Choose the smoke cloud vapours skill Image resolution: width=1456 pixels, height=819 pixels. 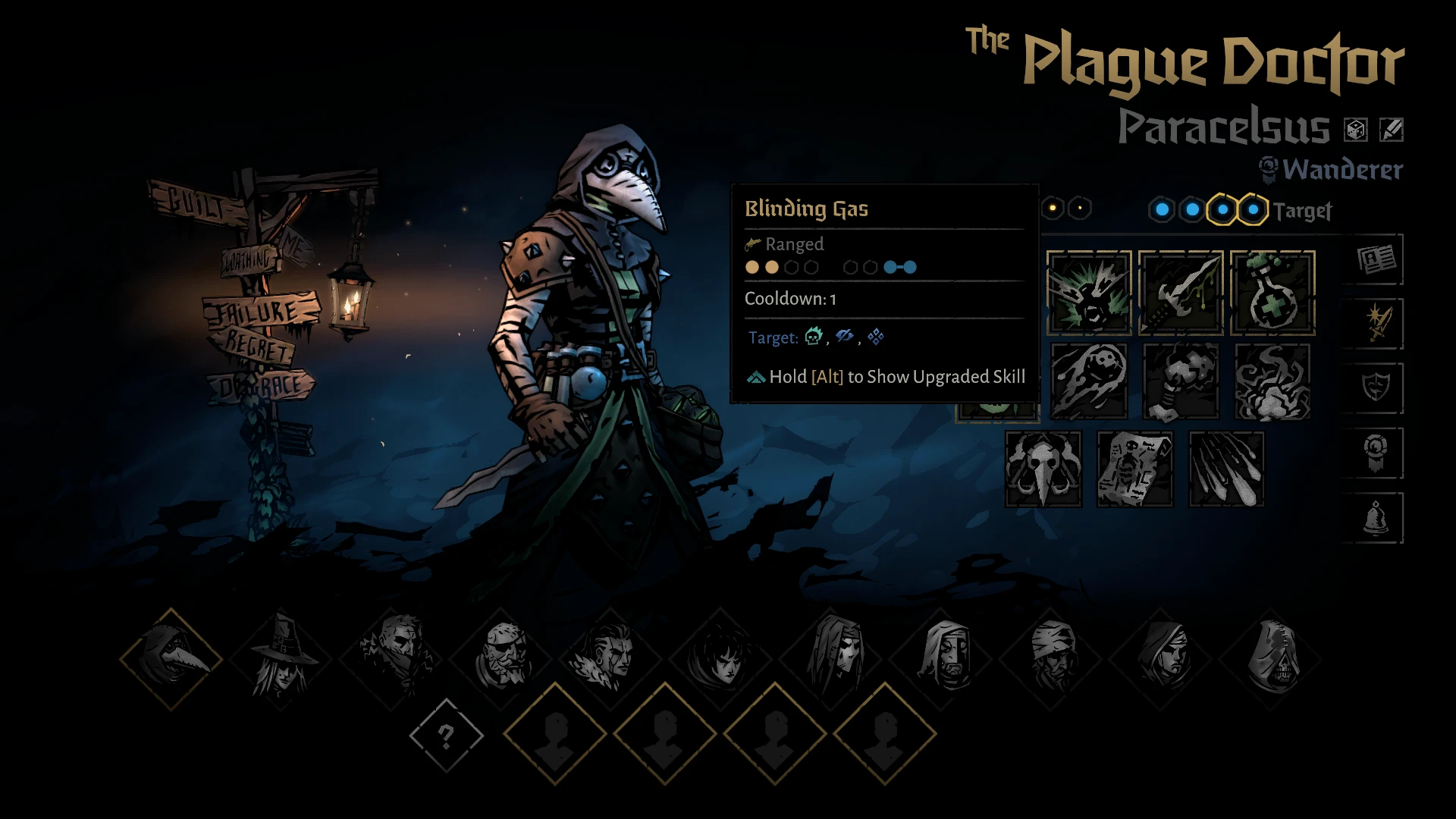[1272, 381]
